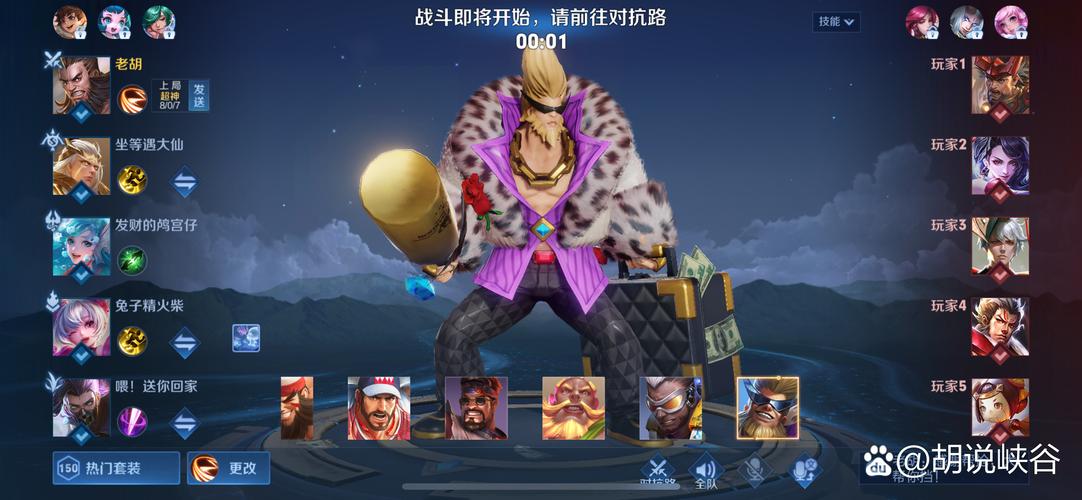Choose the yellow-goggles silver-hair skin thumbnail
This screenshot has height=500, width=1082.
[670, 407]
